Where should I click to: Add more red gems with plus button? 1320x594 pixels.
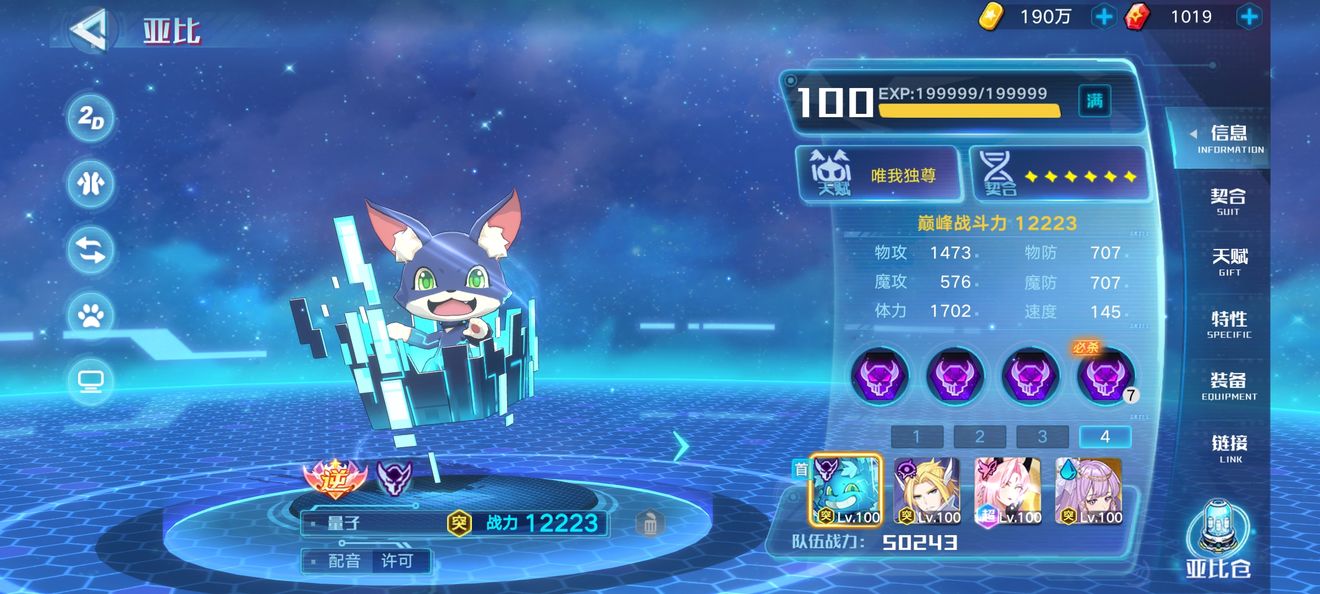tap(1249, 16)
